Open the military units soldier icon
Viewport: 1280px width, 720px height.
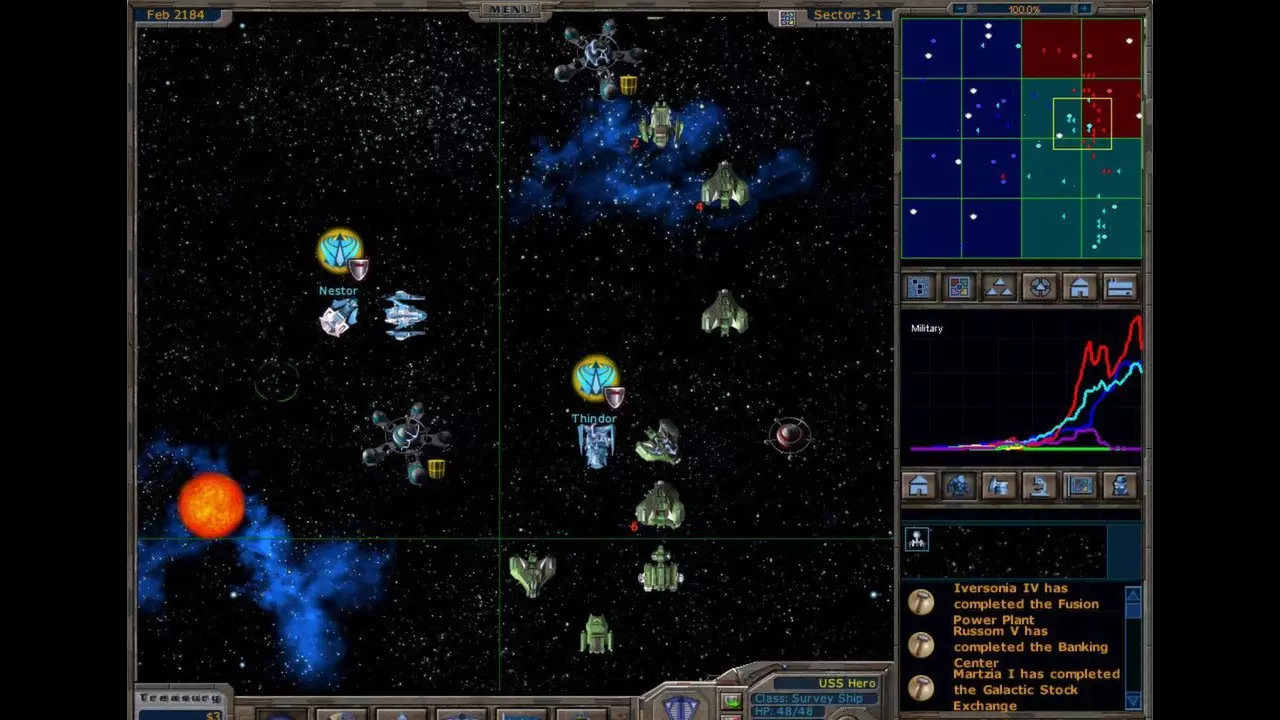click(x=958, y=487)
